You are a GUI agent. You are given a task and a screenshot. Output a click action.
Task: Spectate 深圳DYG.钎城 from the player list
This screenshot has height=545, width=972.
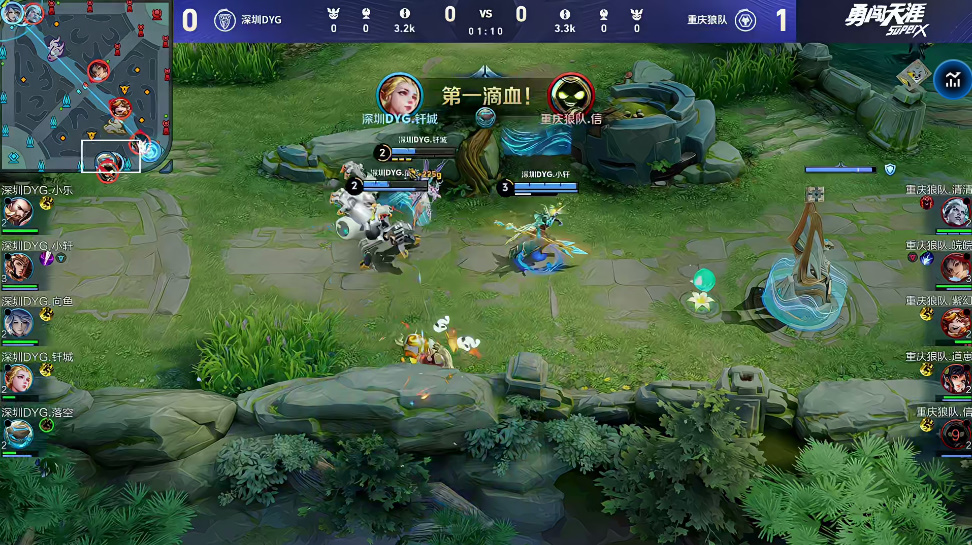tap(17, 378)
